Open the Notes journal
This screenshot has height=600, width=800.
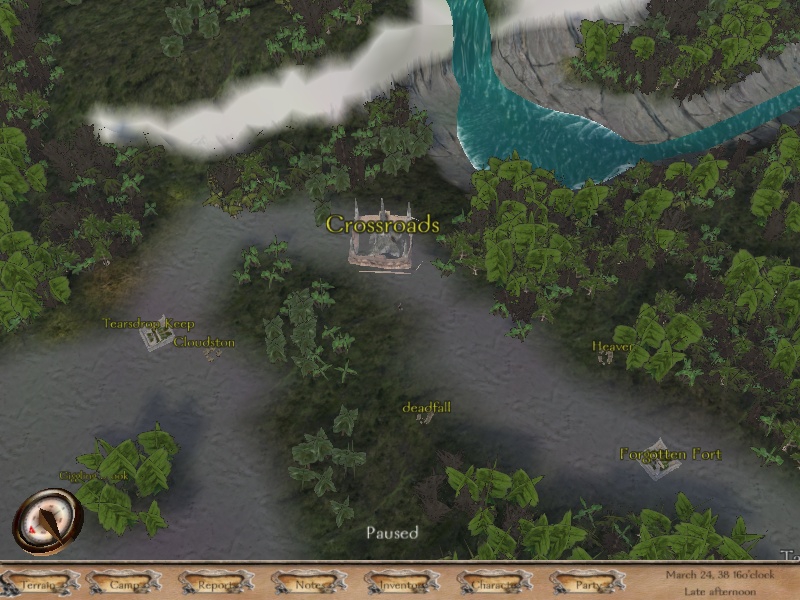click(309, 583)
